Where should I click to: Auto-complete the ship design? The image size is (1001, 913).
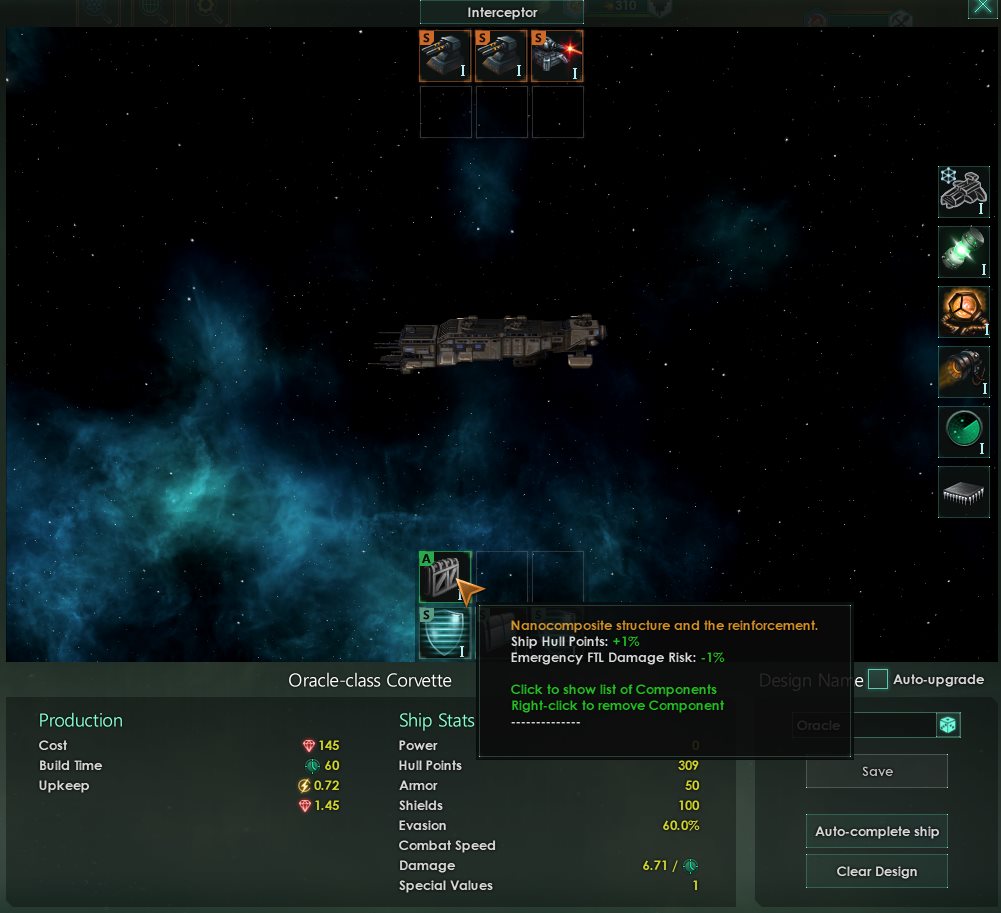(x=876, y=831)
